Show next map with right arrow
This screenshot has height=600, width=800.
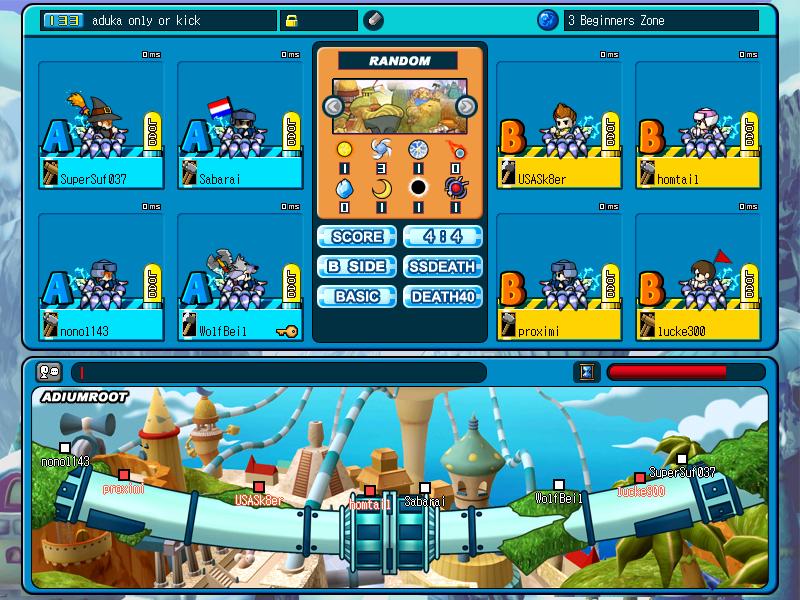coord(466,106)
